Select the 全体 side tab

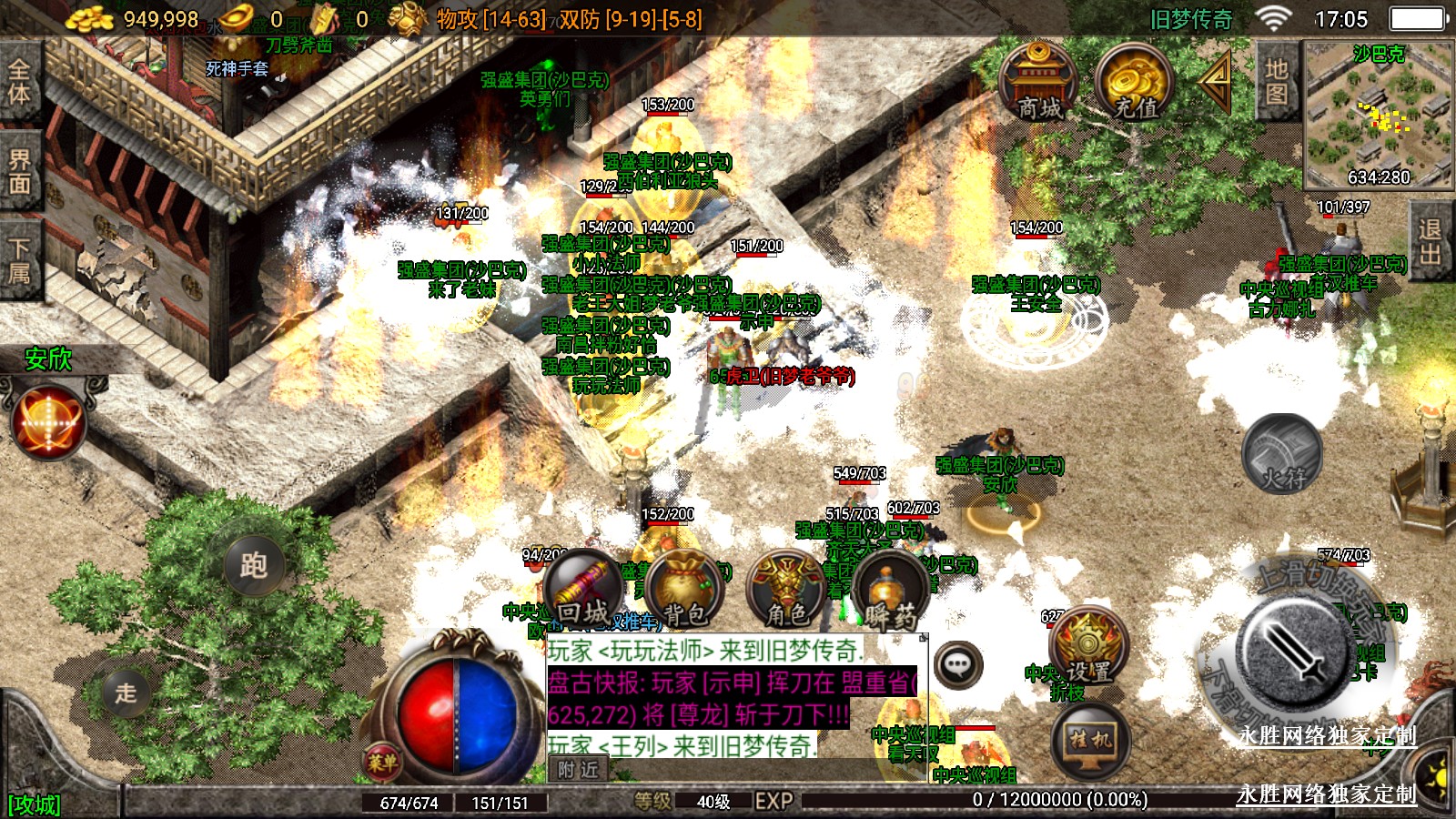coord(19,81)
